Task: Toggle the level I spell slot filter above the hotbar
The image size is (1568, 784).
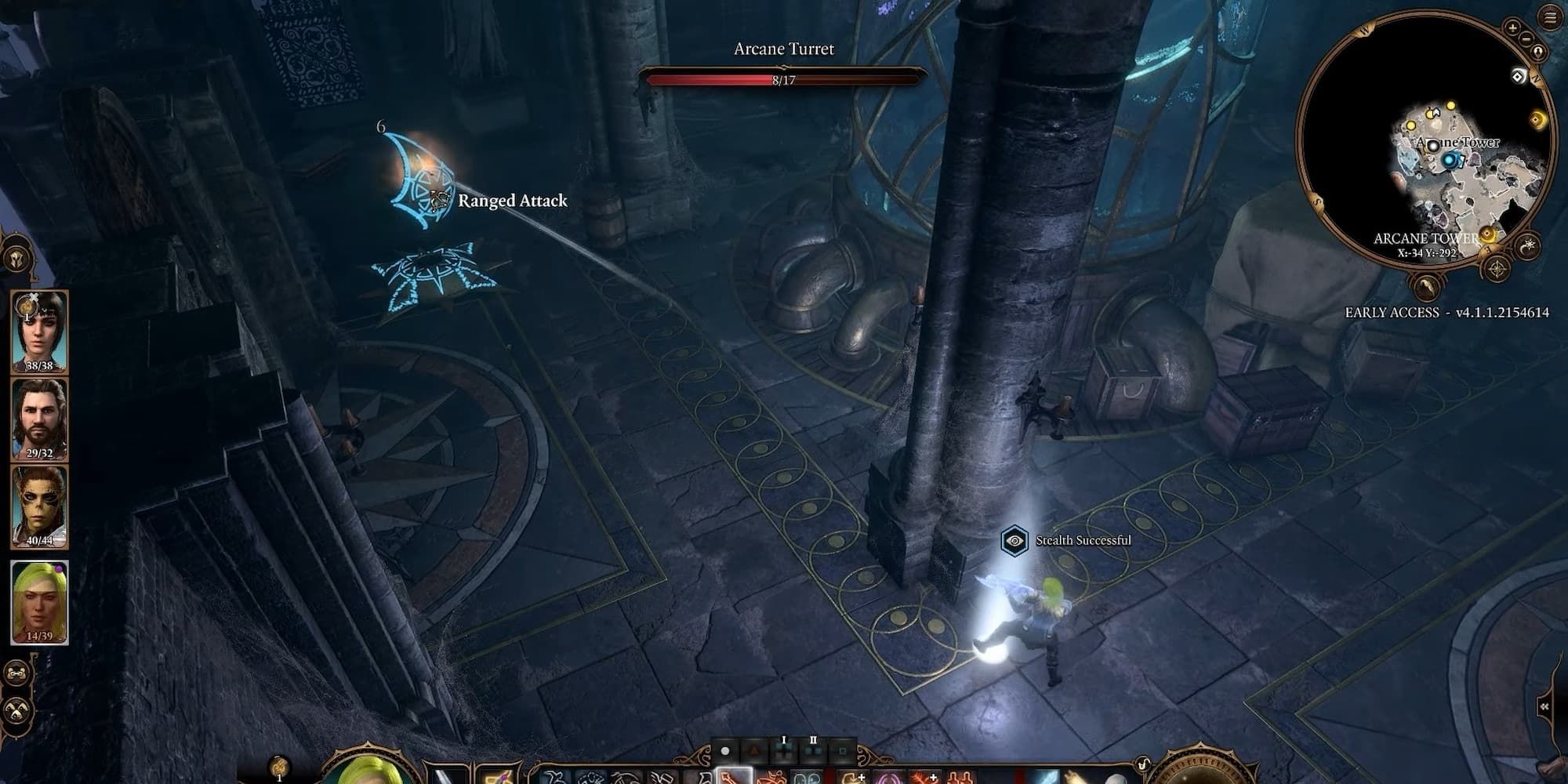Action: (x=784, y=751)
